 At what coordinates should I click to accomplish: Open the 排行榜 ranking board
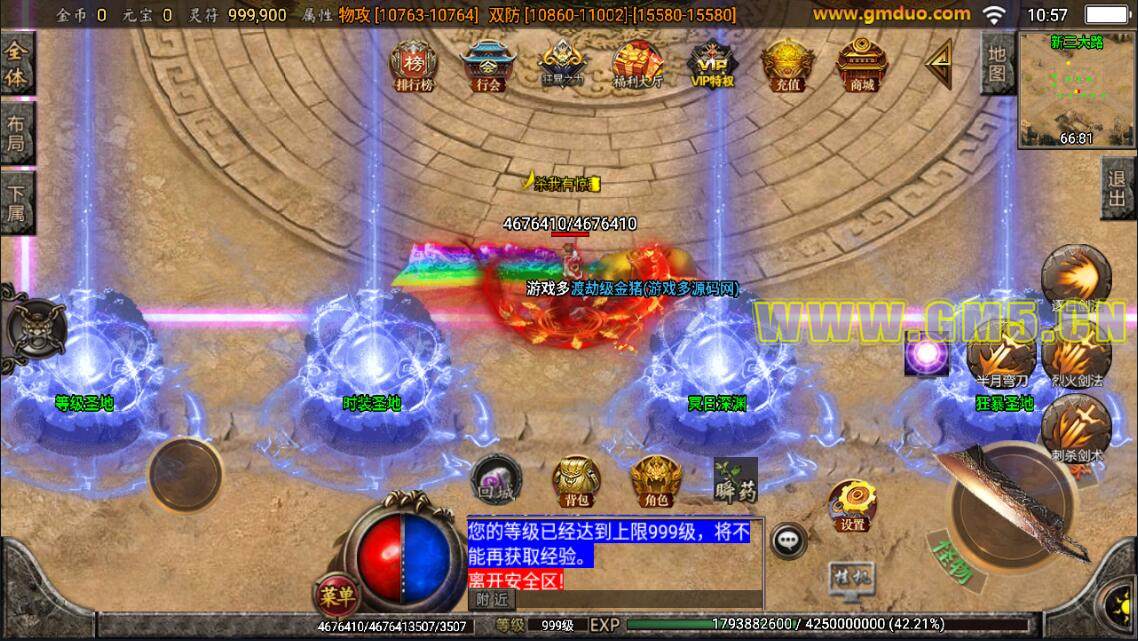[414, 65]
